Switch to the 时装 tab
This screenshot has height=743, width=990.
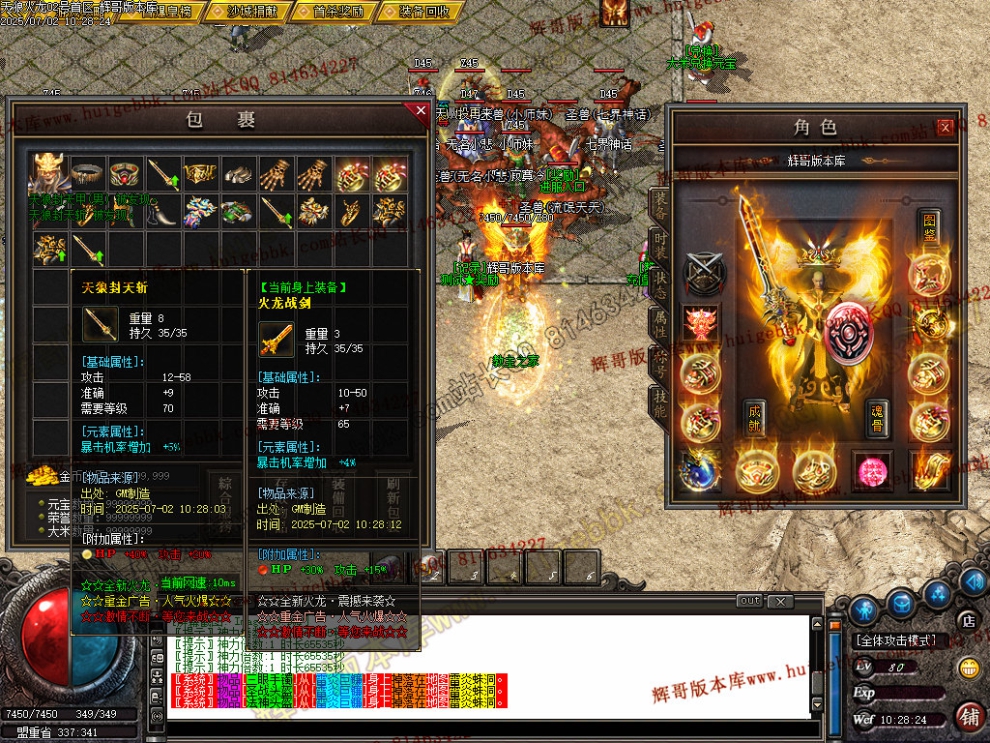coord(660,245)
